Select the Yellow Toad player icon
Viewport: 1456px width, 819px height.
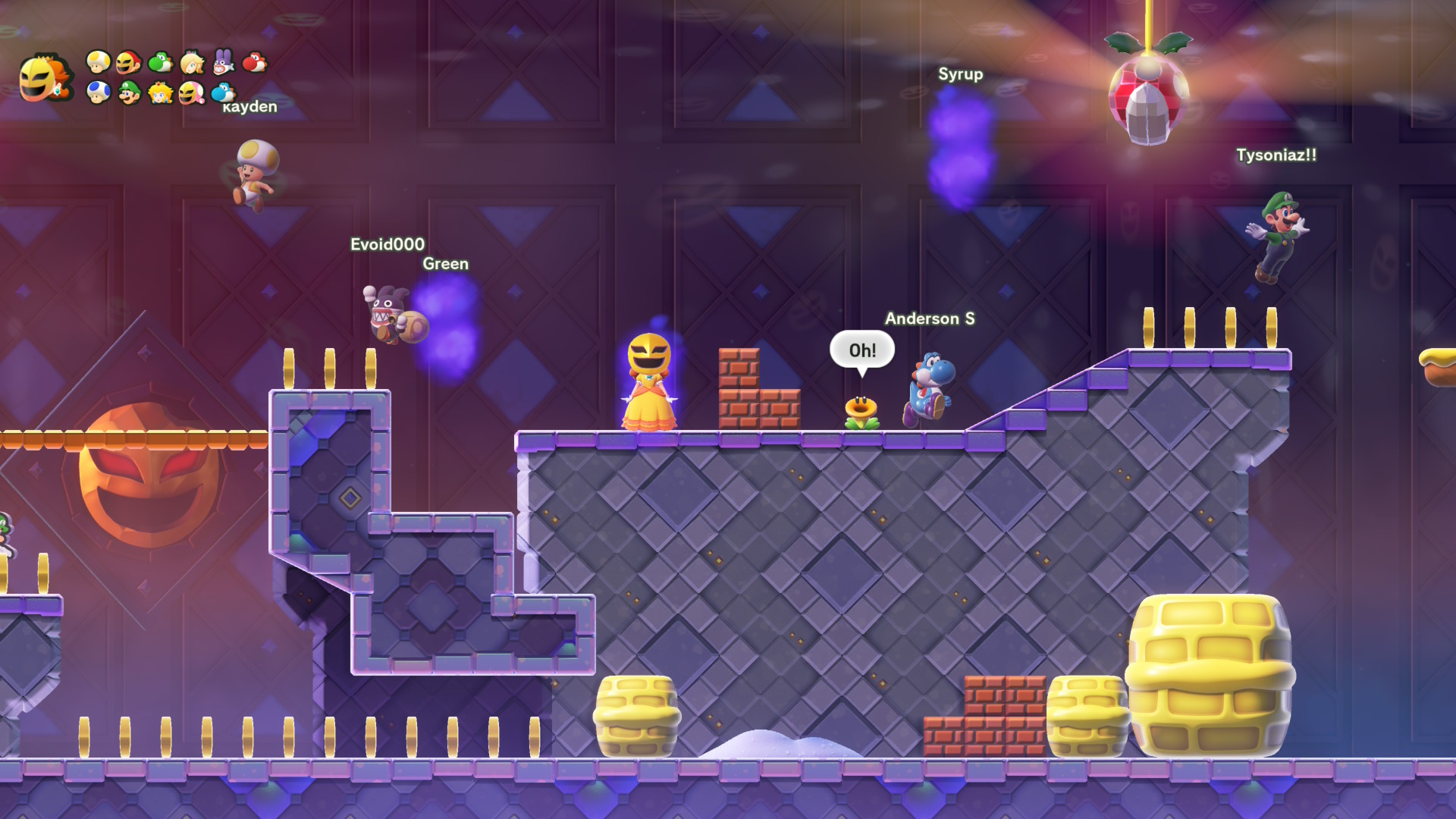(x=99, y=61)
